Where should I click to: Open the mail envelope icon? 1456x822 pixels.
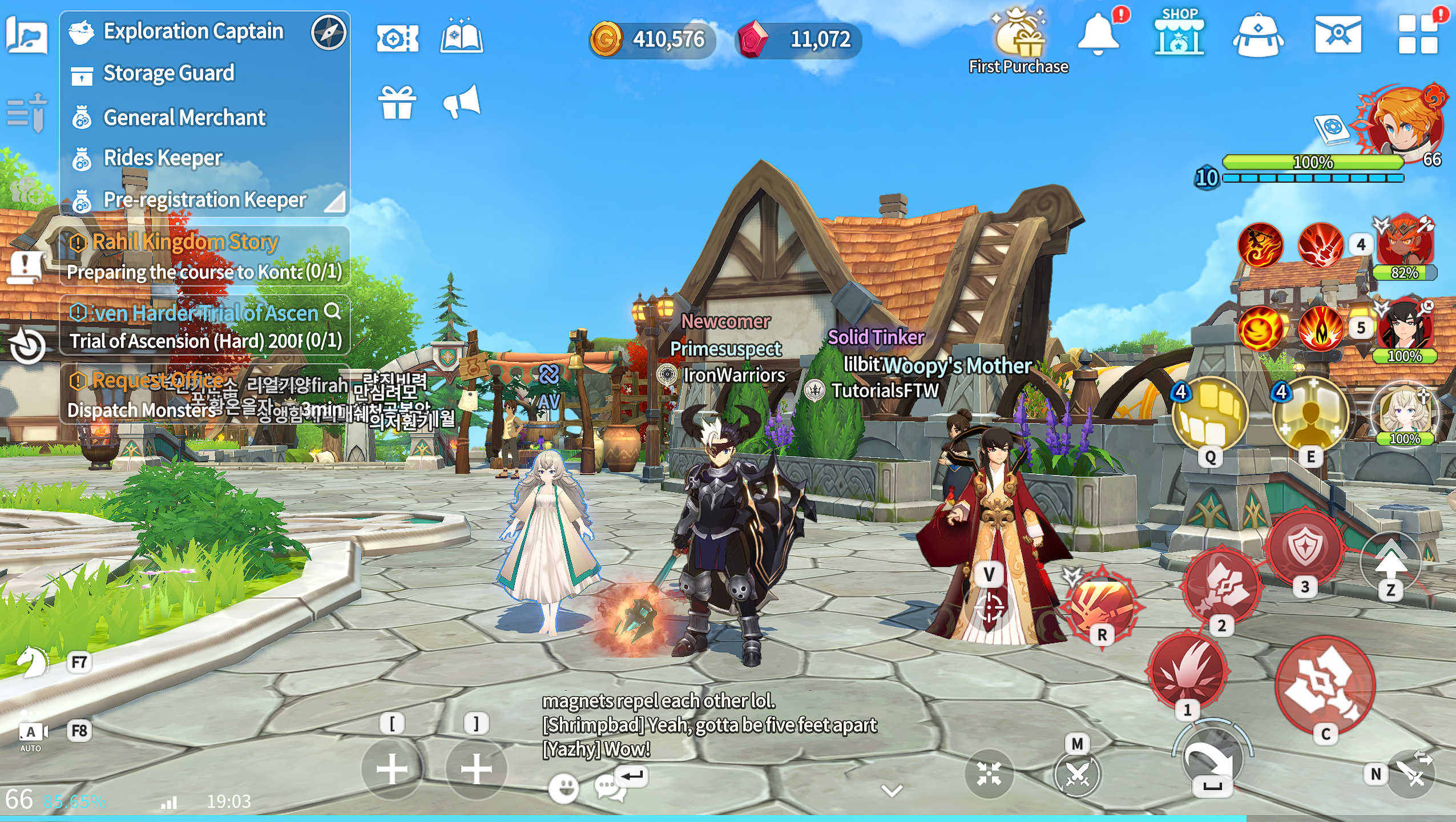(1338, 34)
